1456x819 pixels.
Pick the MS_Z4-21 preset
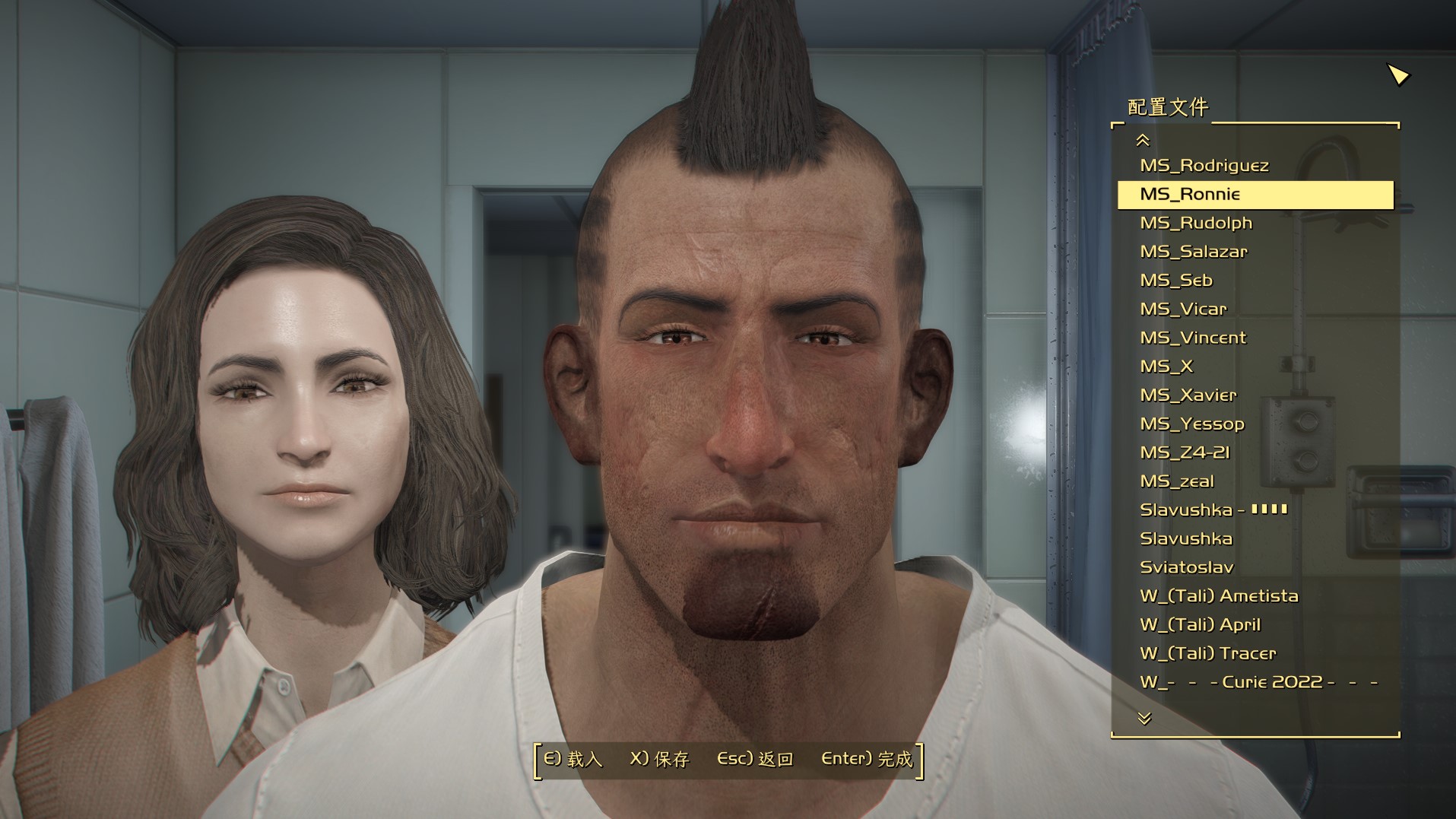(x=1184, y=452)
